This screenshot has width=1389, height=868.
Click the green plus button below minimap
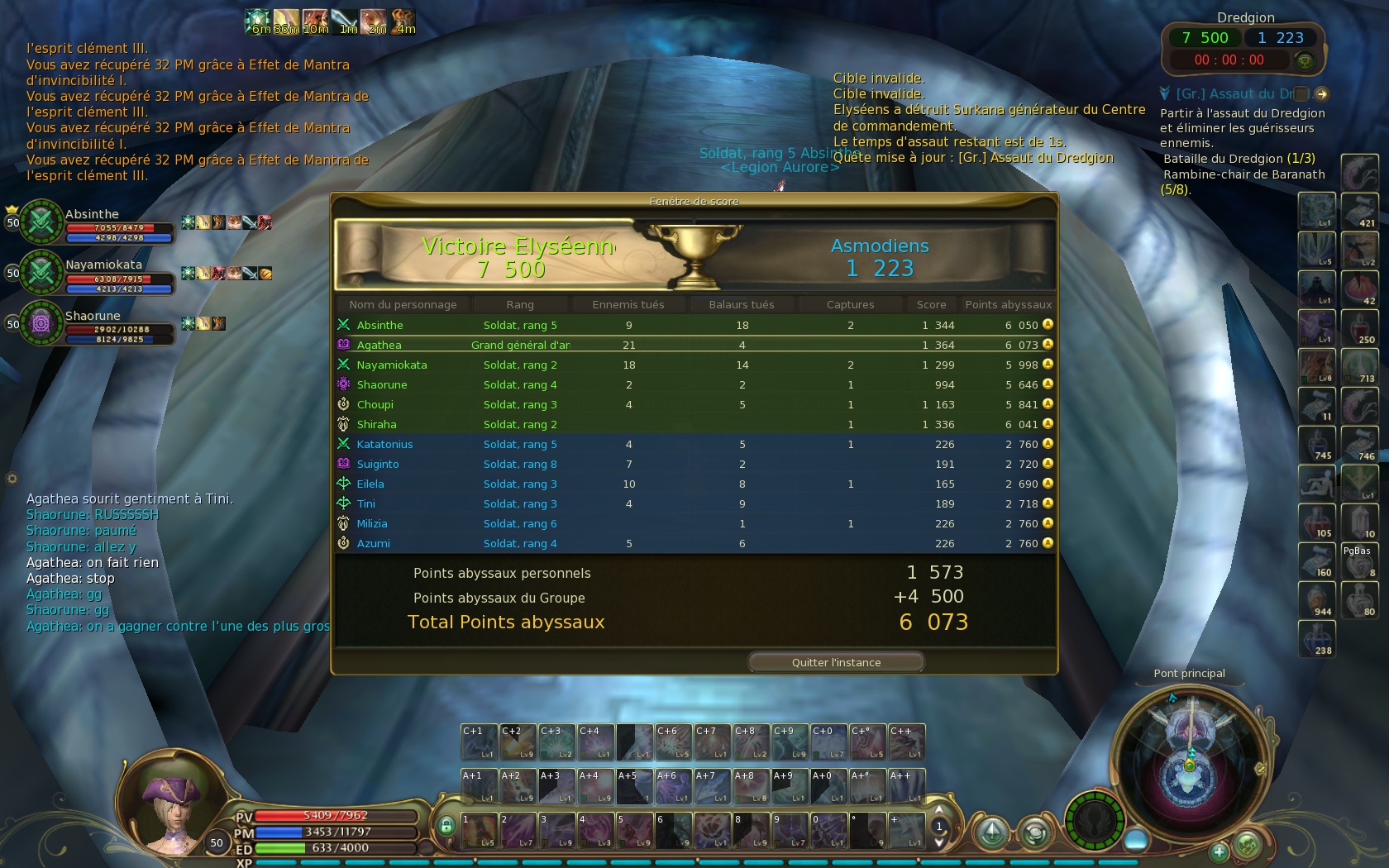point(1219,851)
